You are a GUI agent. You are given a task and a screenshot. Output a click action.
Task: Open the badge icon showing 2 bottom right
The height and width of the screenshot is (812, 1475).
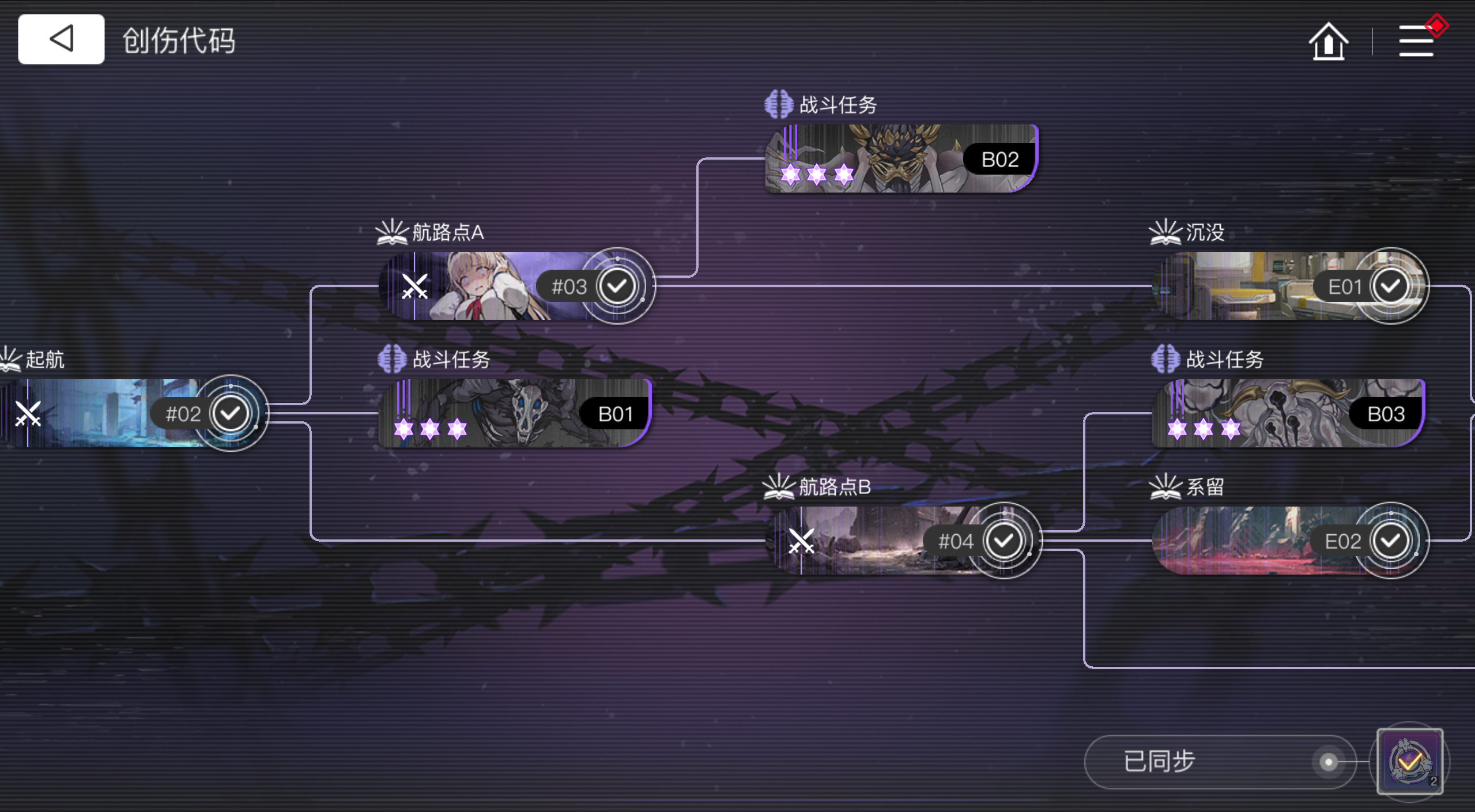point(1410,761)
